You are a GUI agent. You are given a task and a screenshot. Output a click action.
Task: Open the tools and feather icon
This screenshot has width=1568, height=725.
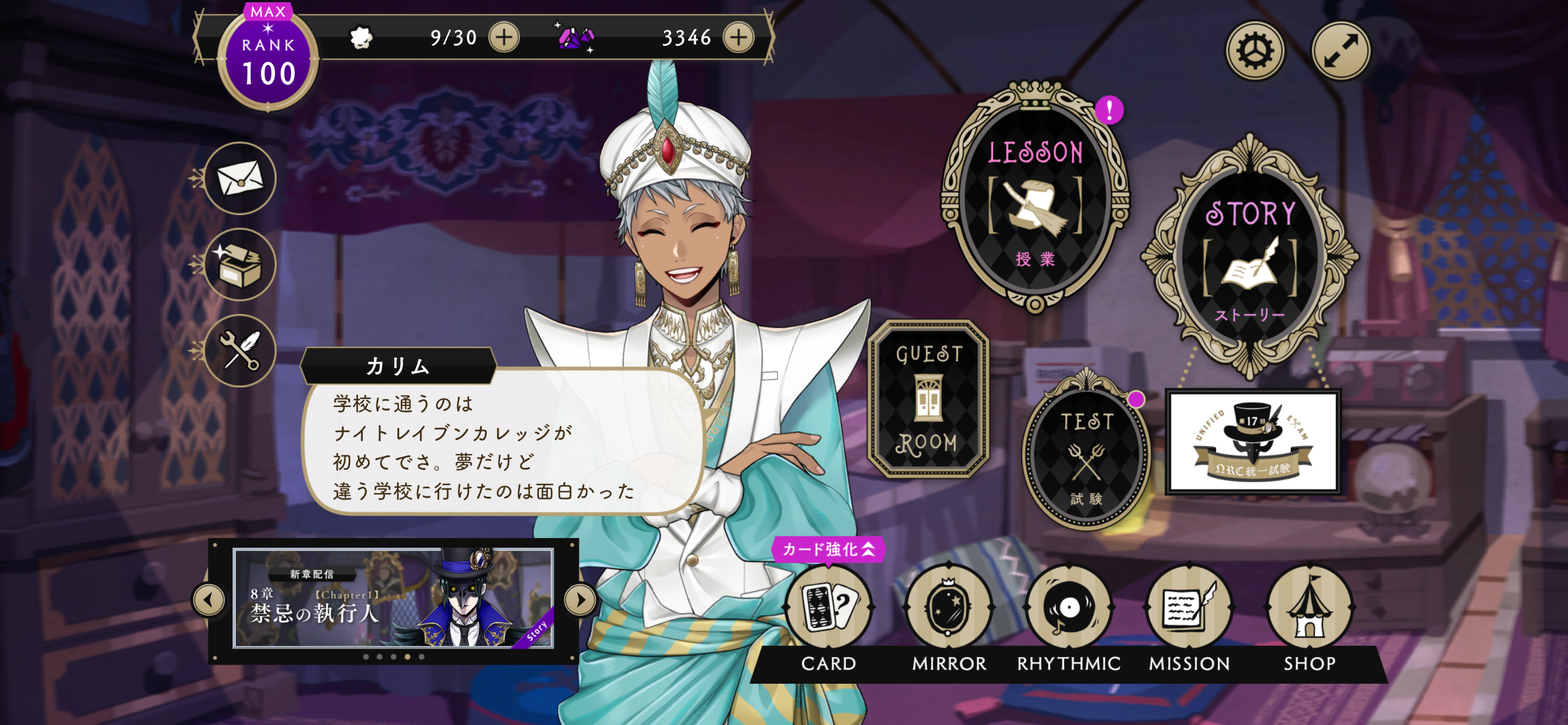[240, 351]
